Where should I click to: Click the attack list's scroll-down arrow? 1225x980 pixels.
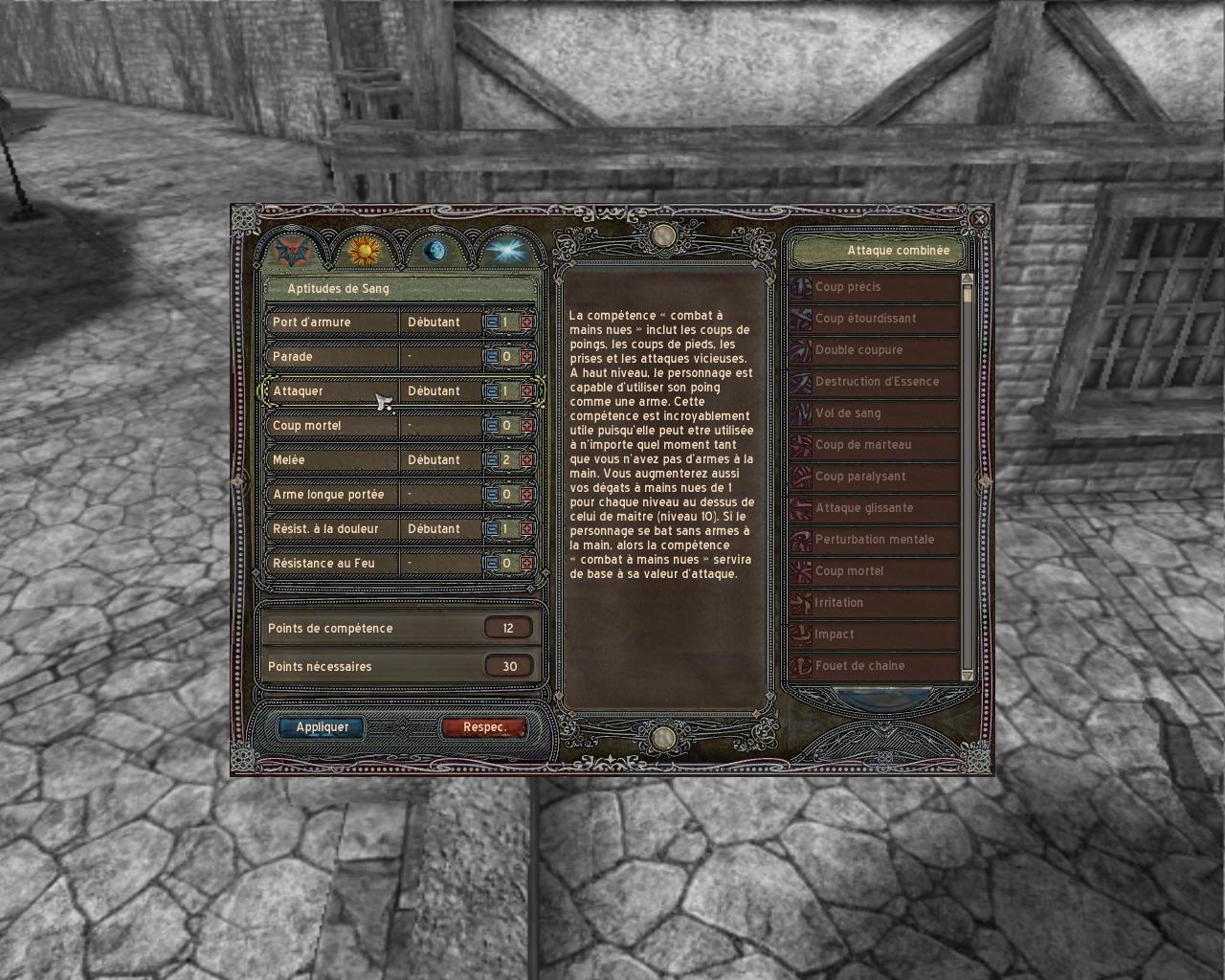[x=967, y=676]
